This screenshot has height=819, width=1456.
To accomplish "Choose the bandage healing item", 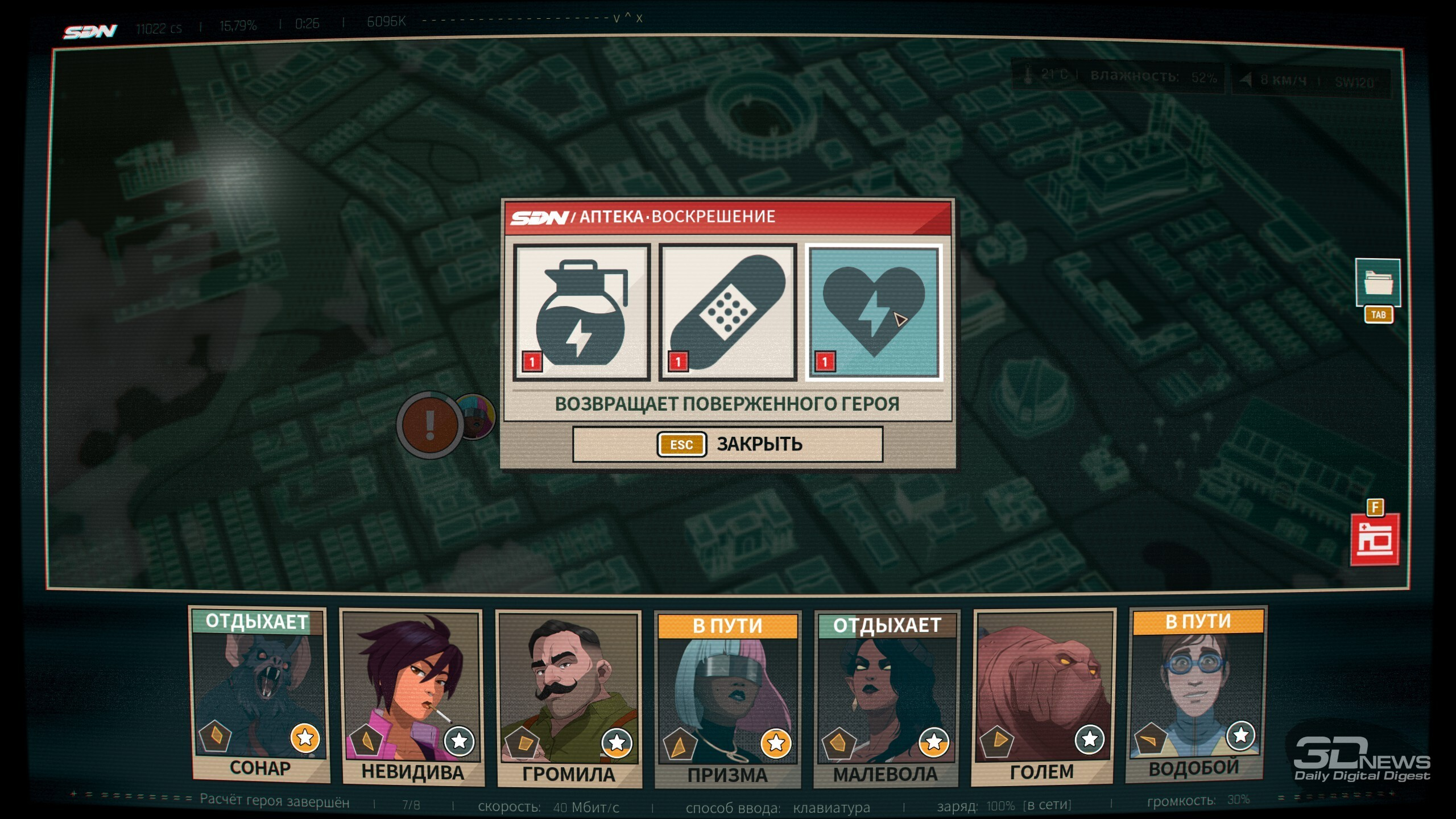I will pos(727,312).
